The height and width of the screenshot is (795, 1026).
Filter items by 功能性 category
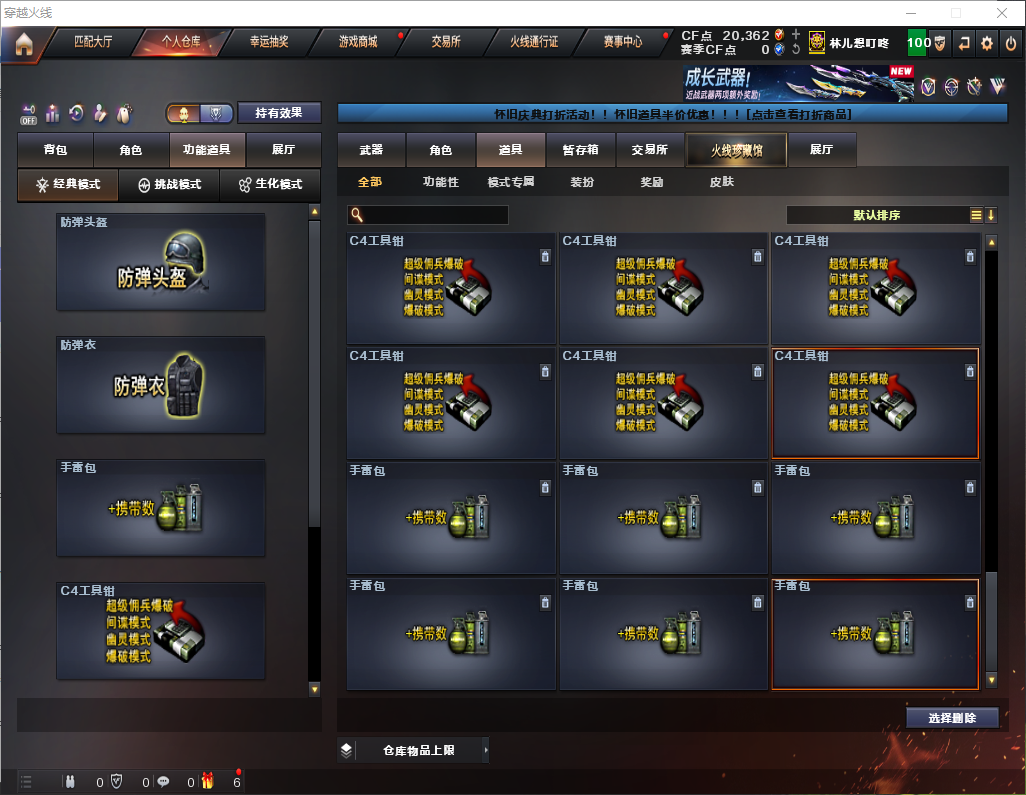click(441, 182)
